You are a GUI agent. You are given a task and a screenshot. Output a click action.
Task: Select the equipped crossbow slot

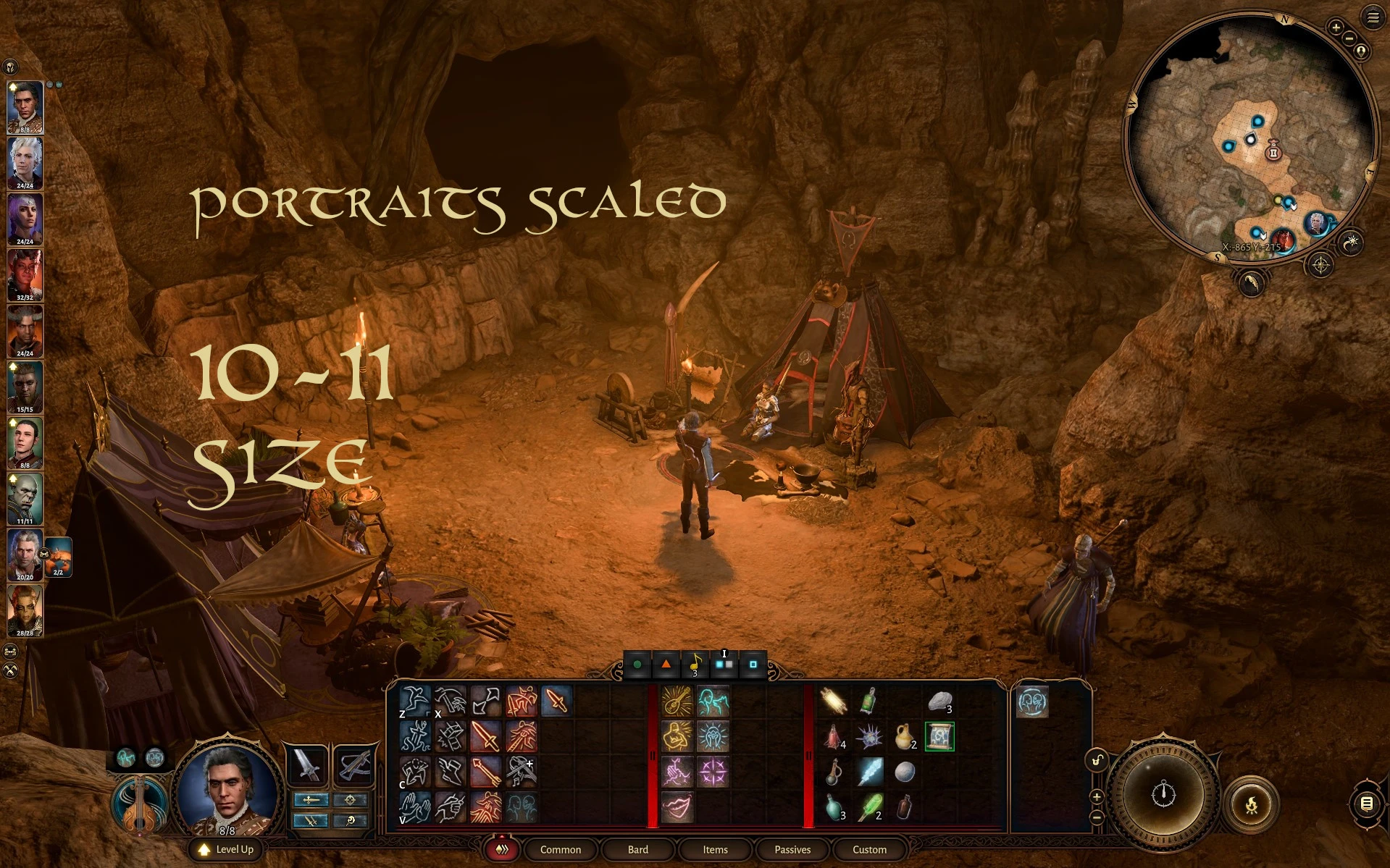[353, 765]
